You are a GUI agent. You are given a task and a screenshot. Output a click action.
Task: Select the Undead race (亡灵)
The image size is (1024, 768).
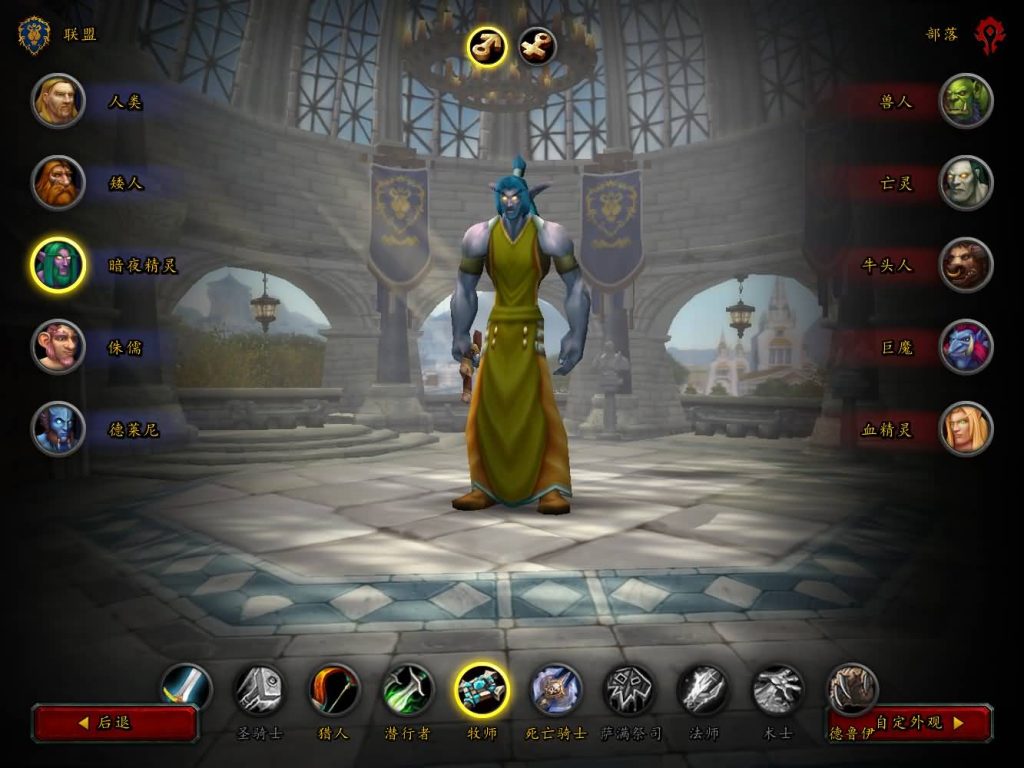click(966, 183)
